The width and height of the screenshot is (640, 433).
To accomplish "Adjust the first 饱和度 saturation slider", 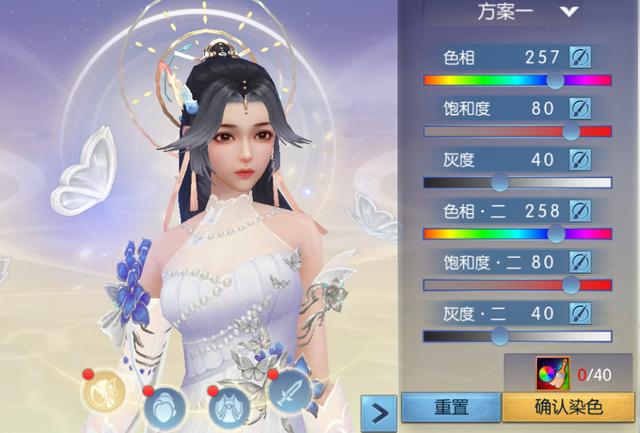I will pos(571,131).
